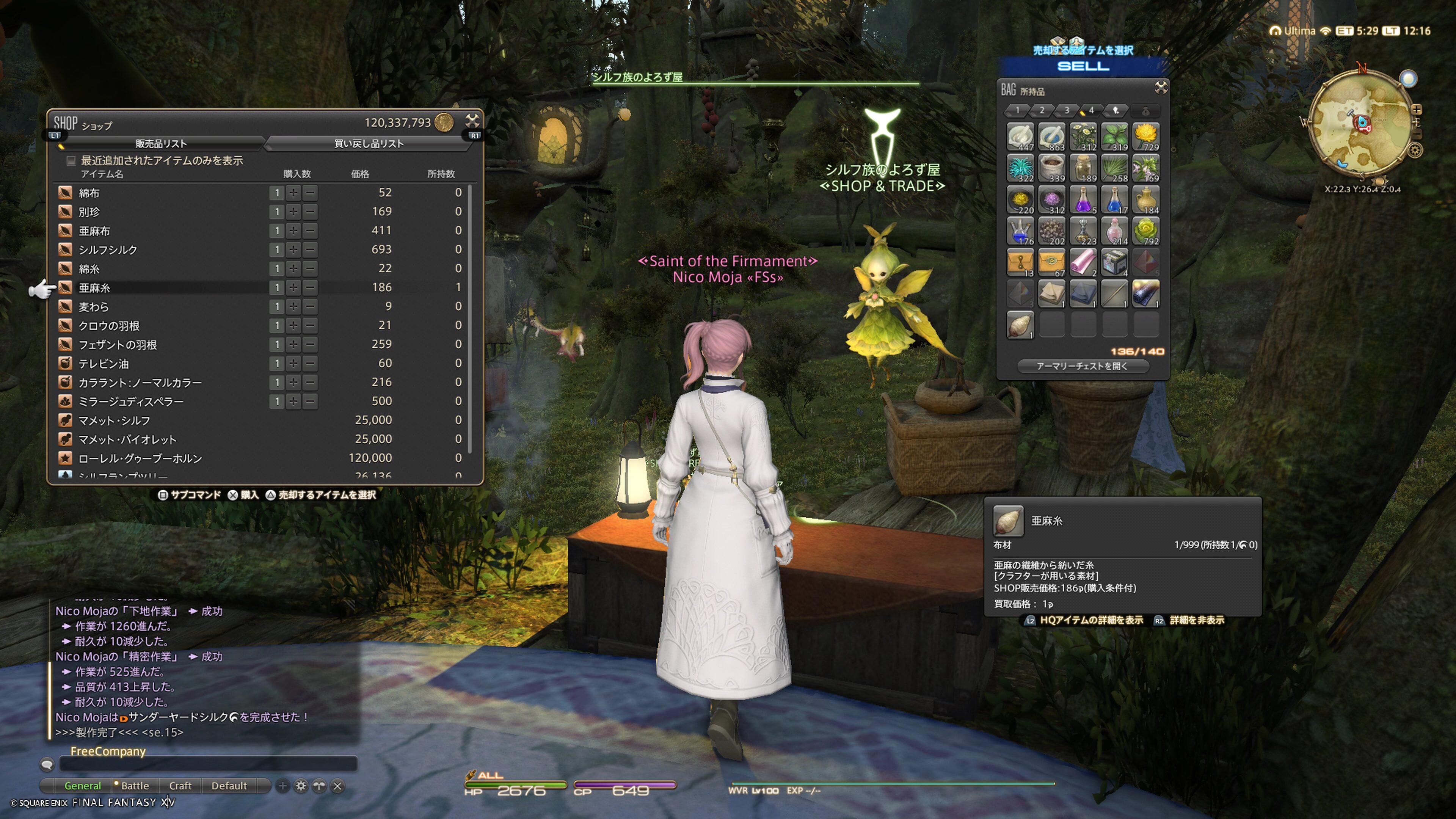Focus the chat text input box

pyautogui.click(x=208, y=765)
